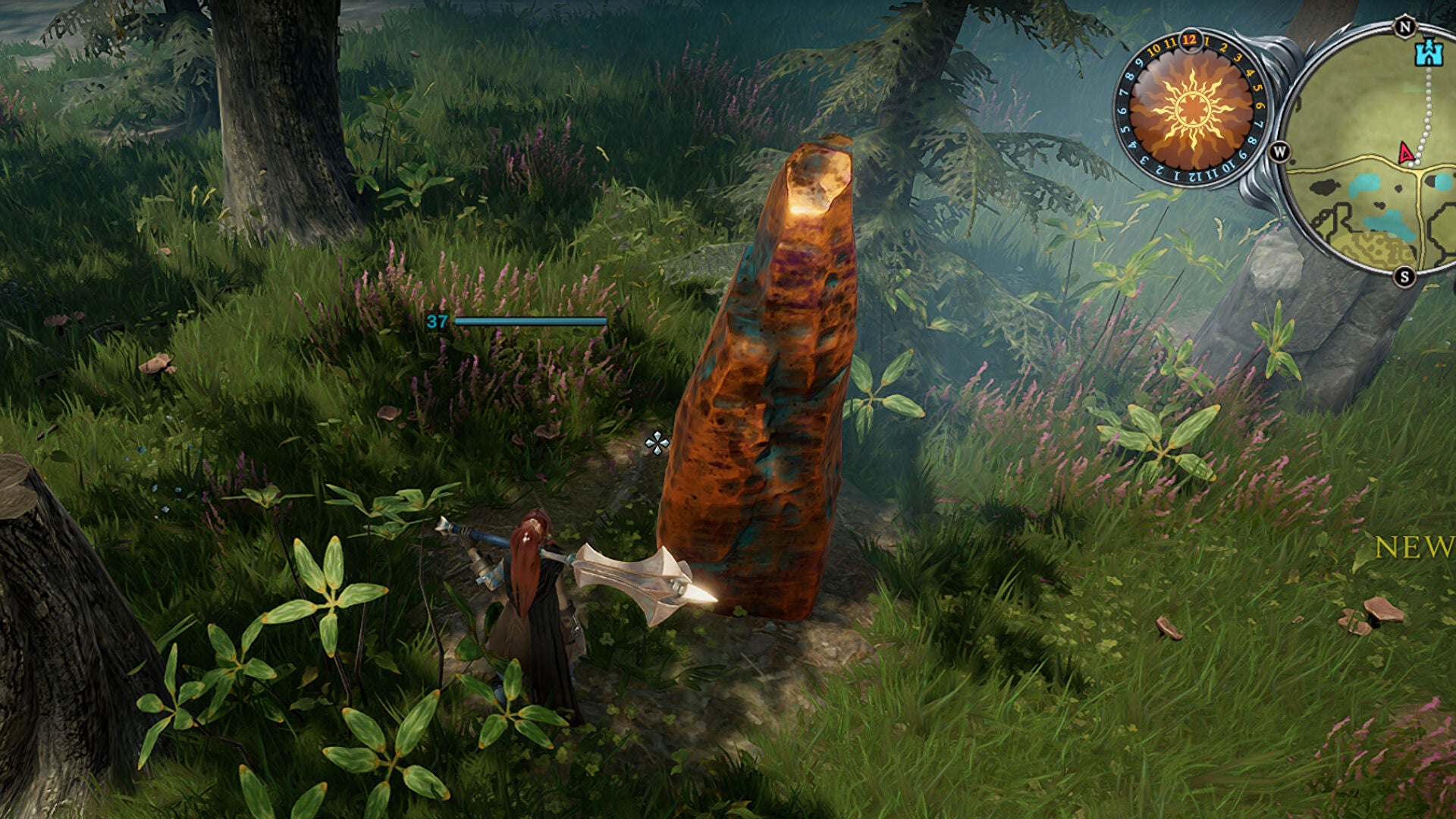Click the number 3 on the clock dial
Screen dimensions: 1456x819
point(1236,59)
